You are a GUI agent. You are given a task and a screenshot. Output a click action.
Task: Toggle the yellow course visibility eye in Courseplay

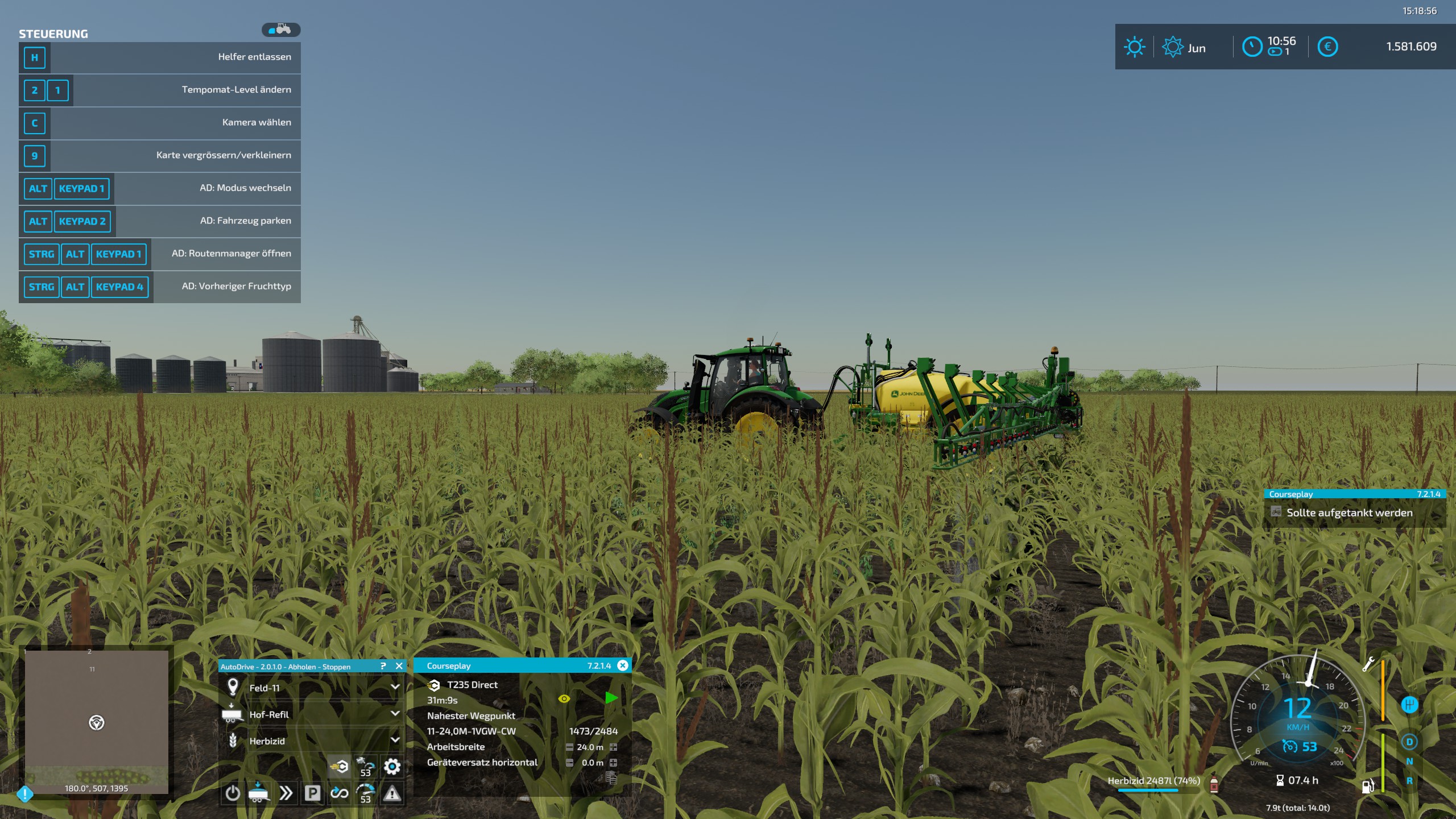coord(564,698)
